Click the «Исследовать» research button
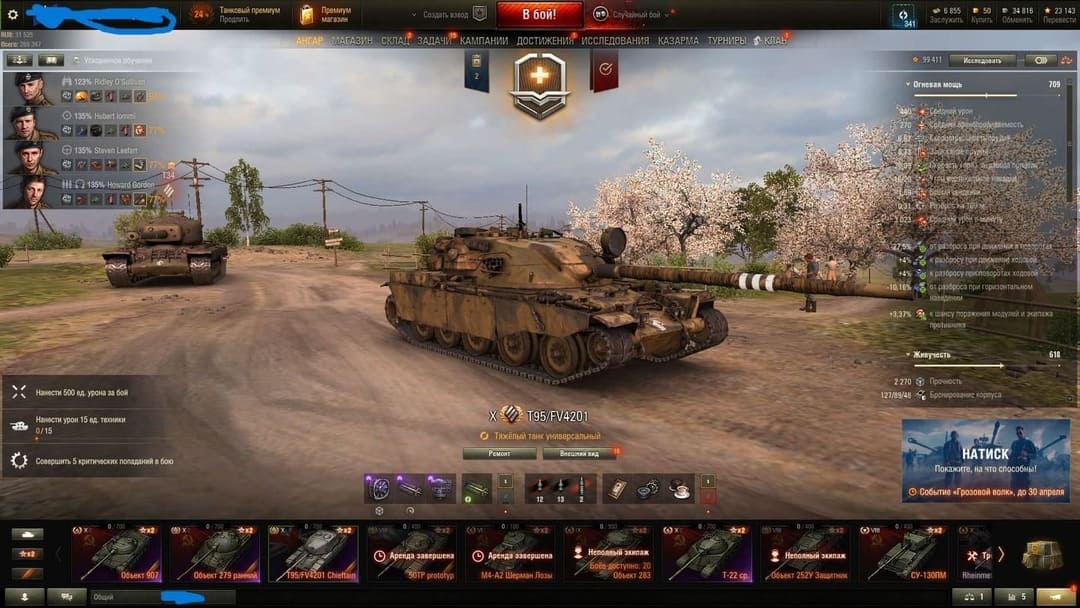Screen dimensions: 1080x608 click(x=982, y=61)
